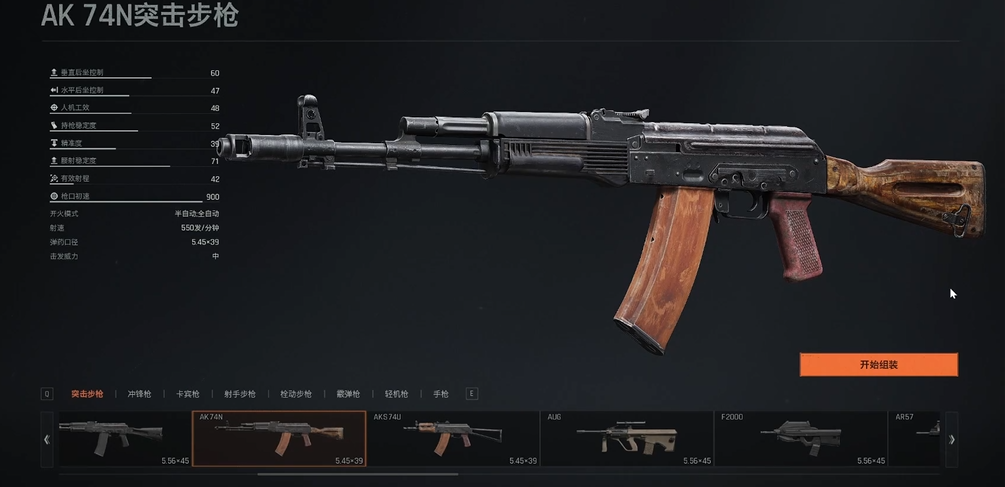The image size is (1005, 487).
Task: Switch to the 栓动步枪 tab
Action: coord(296,394)
